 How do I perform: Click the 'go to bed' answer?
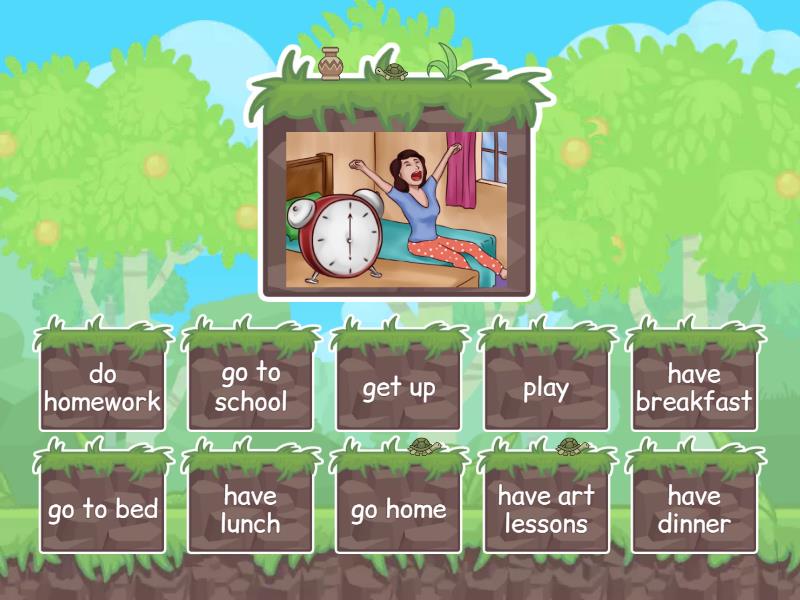pos(103,510)
